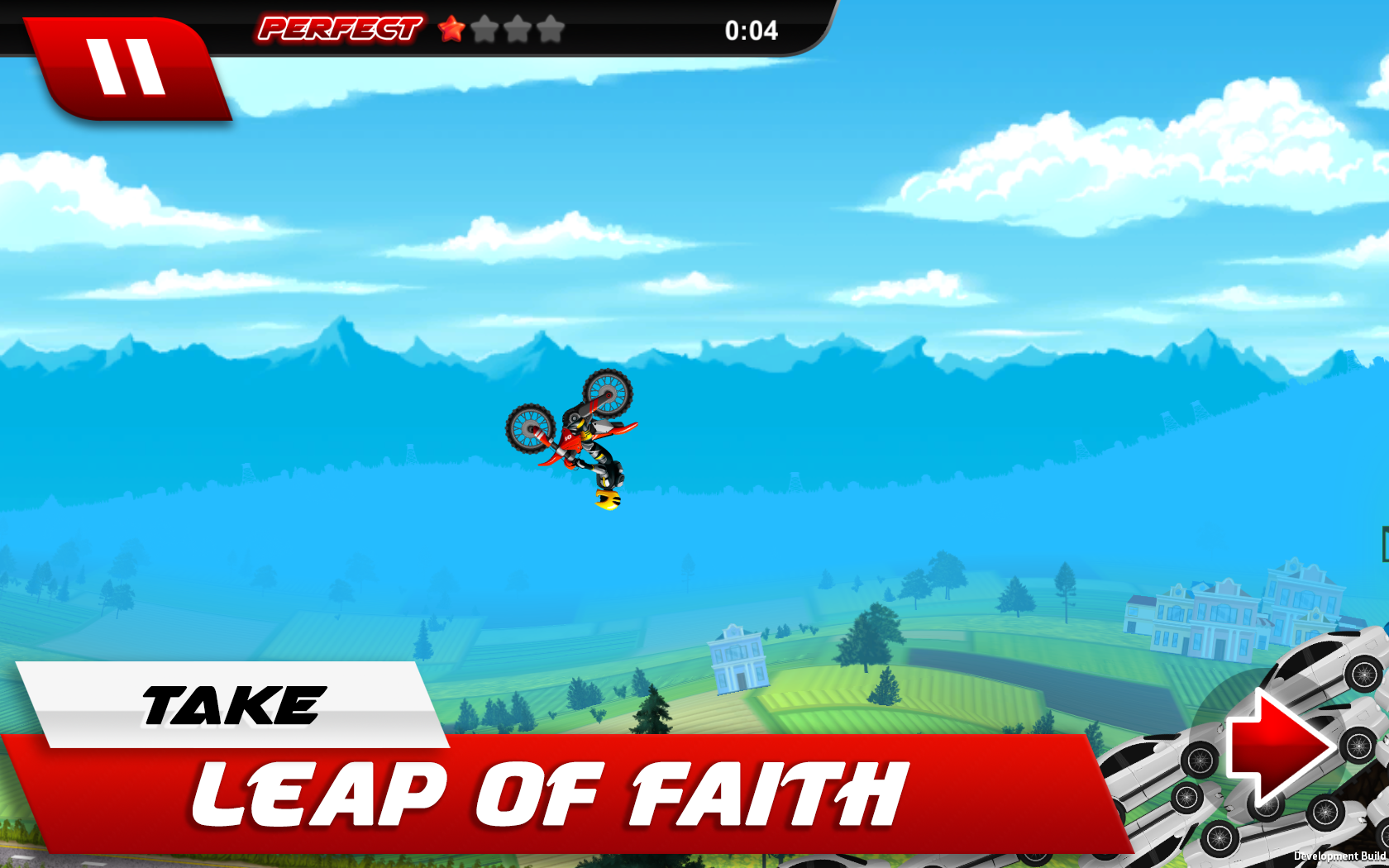Screen dimensions: 1389x868
Task: Click the 0:04 level timer
Action: 751,31
